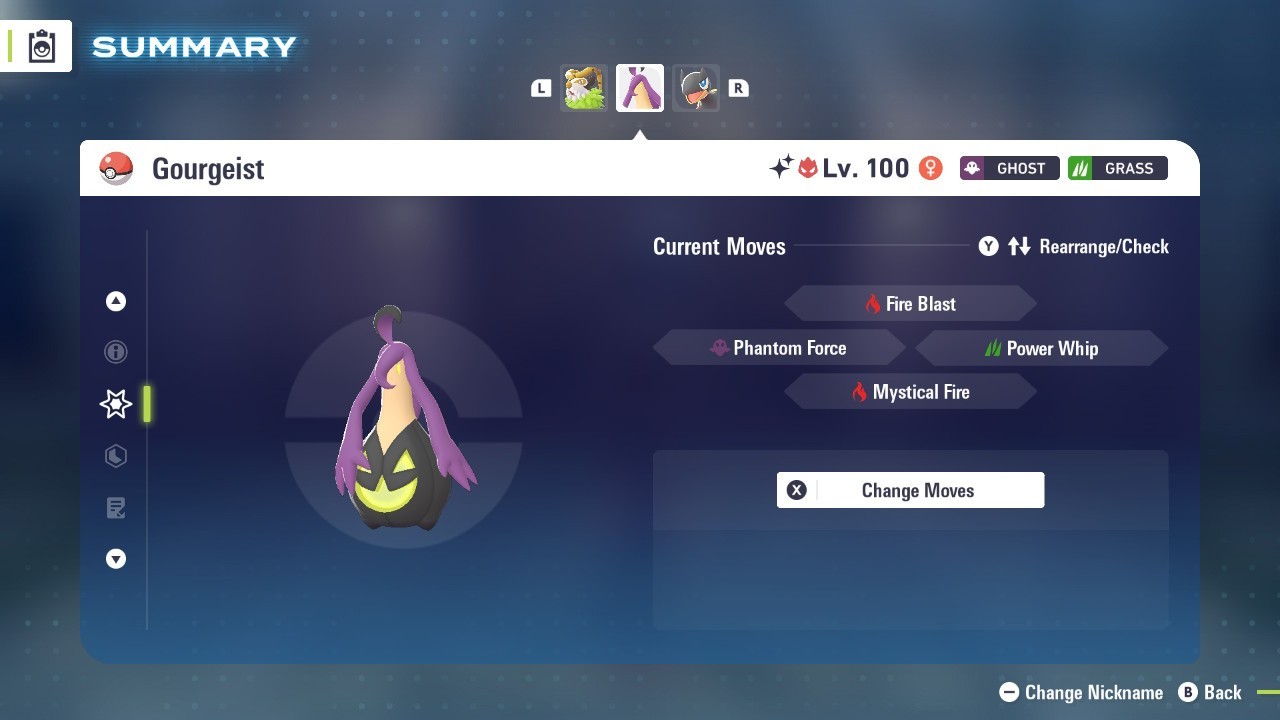Select the Power Whip move
1280x720 pixels.
(x=1041, y=348)
